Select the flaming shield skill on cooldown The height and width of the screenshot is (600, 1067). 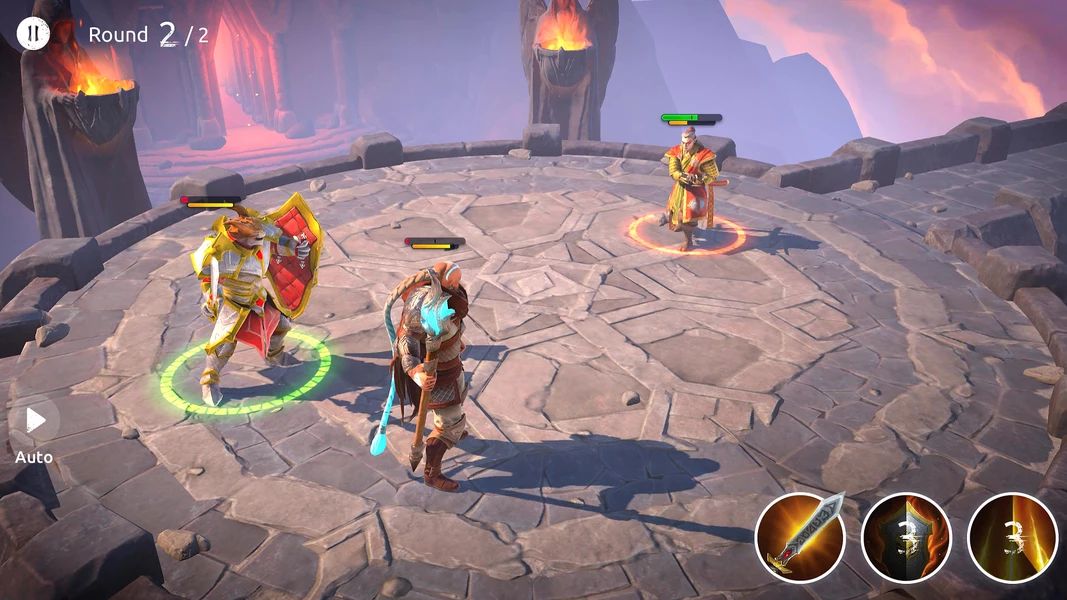[x=906, y=537]
